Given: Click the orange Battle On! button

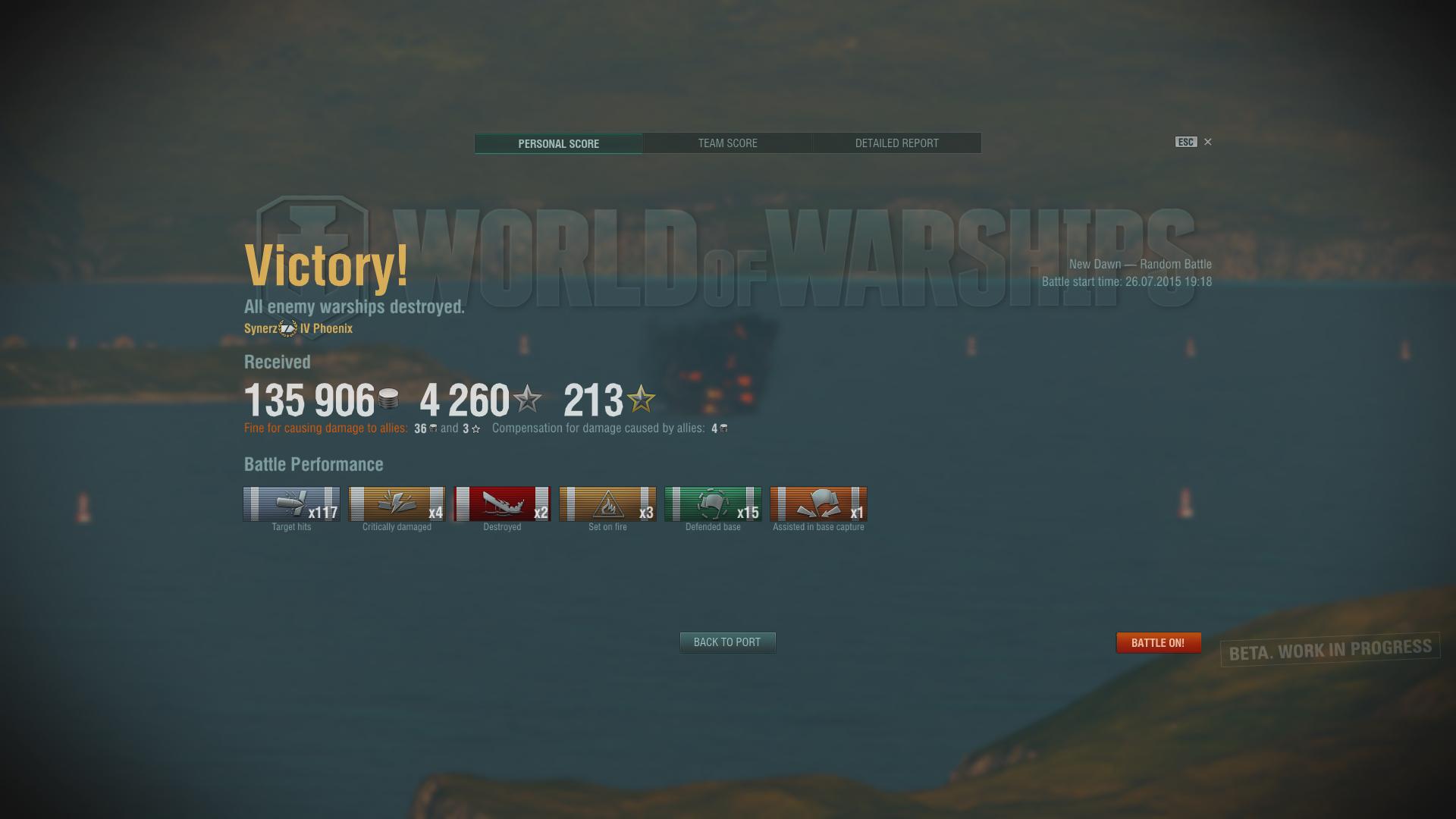Looking at the screenshot, I should [x=1159, y=642].
